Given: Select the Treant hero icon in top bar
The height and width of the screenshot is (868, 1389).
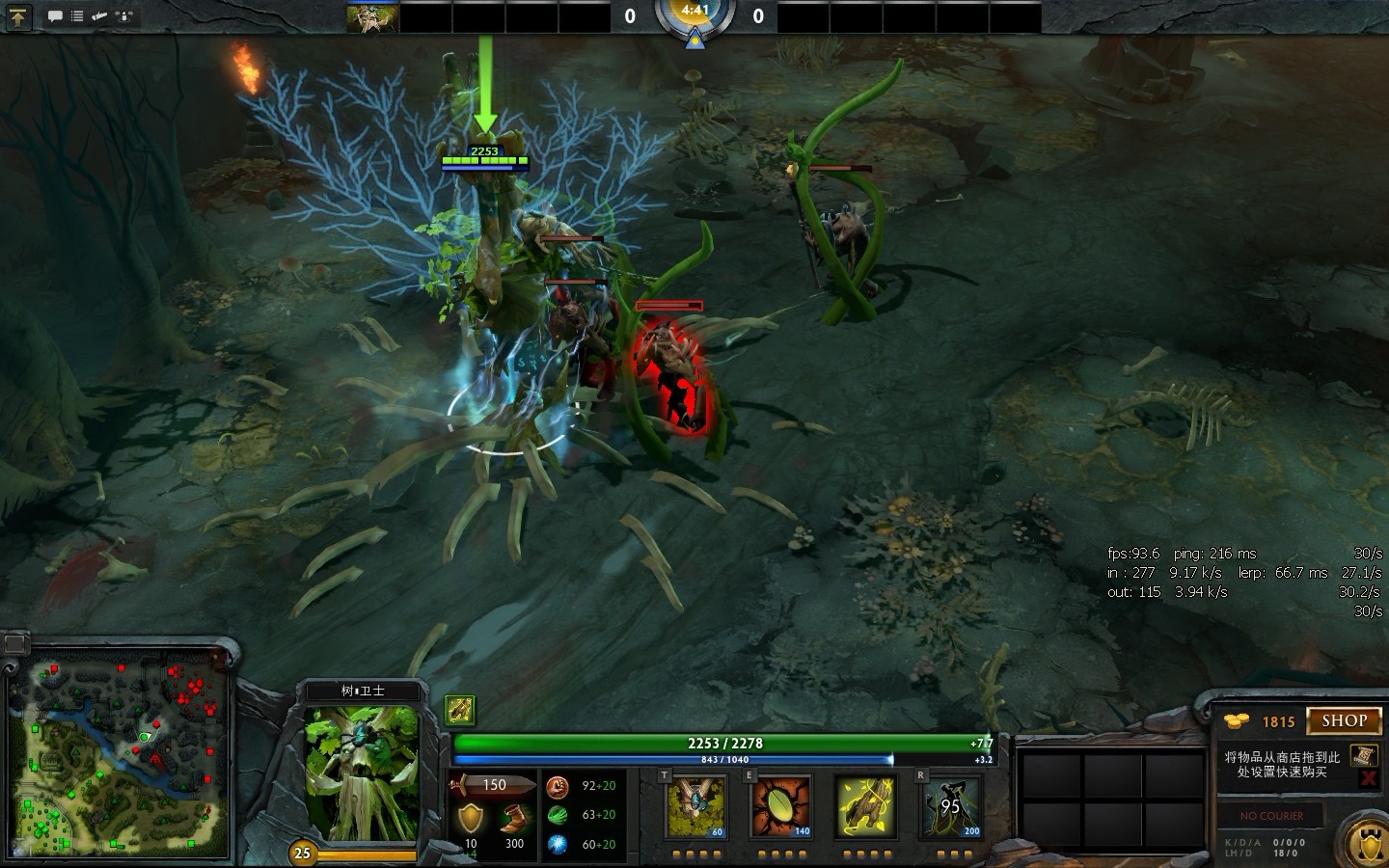Looking at the screenshot, I should [x=372, y=17].
